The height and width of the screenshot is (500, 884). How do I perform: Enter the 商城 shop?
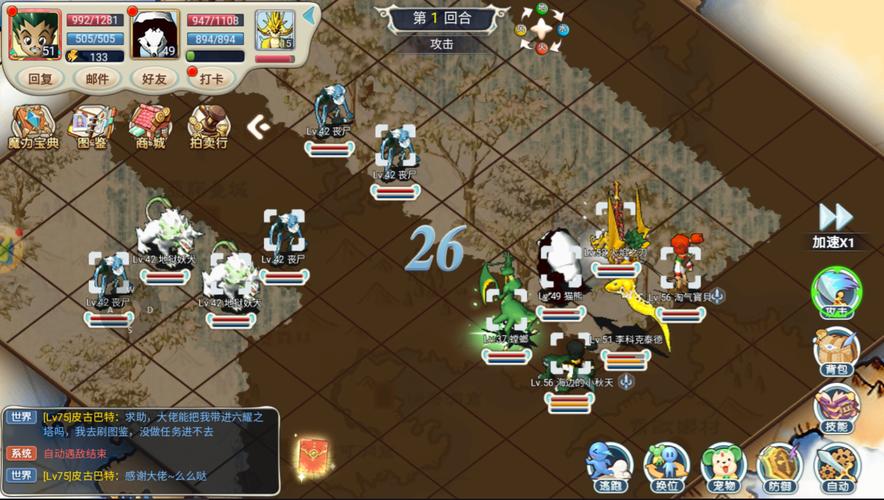point(150,127)
